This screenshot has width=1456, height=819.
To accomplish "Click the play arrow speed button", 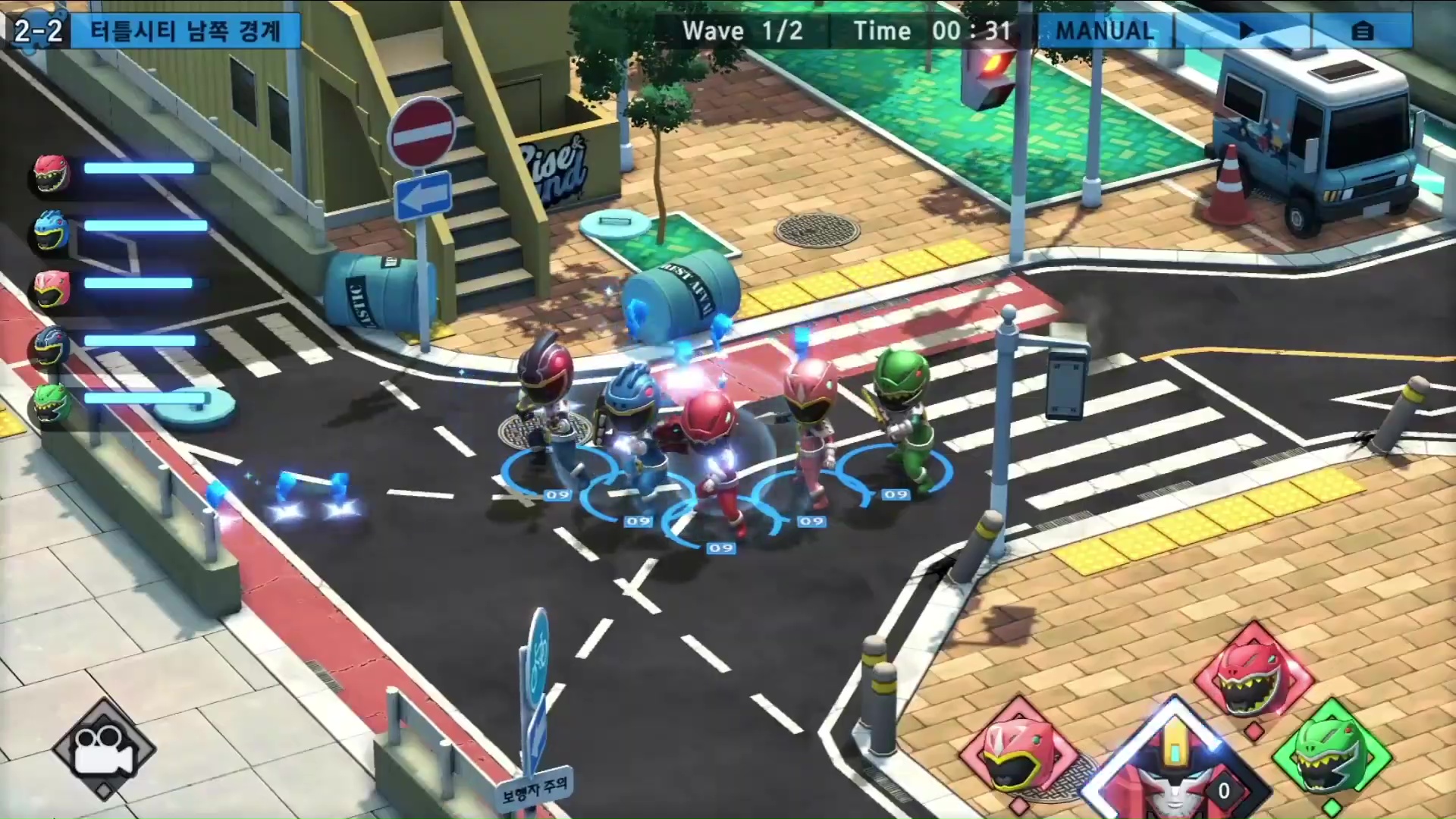I will point(1246,31).
